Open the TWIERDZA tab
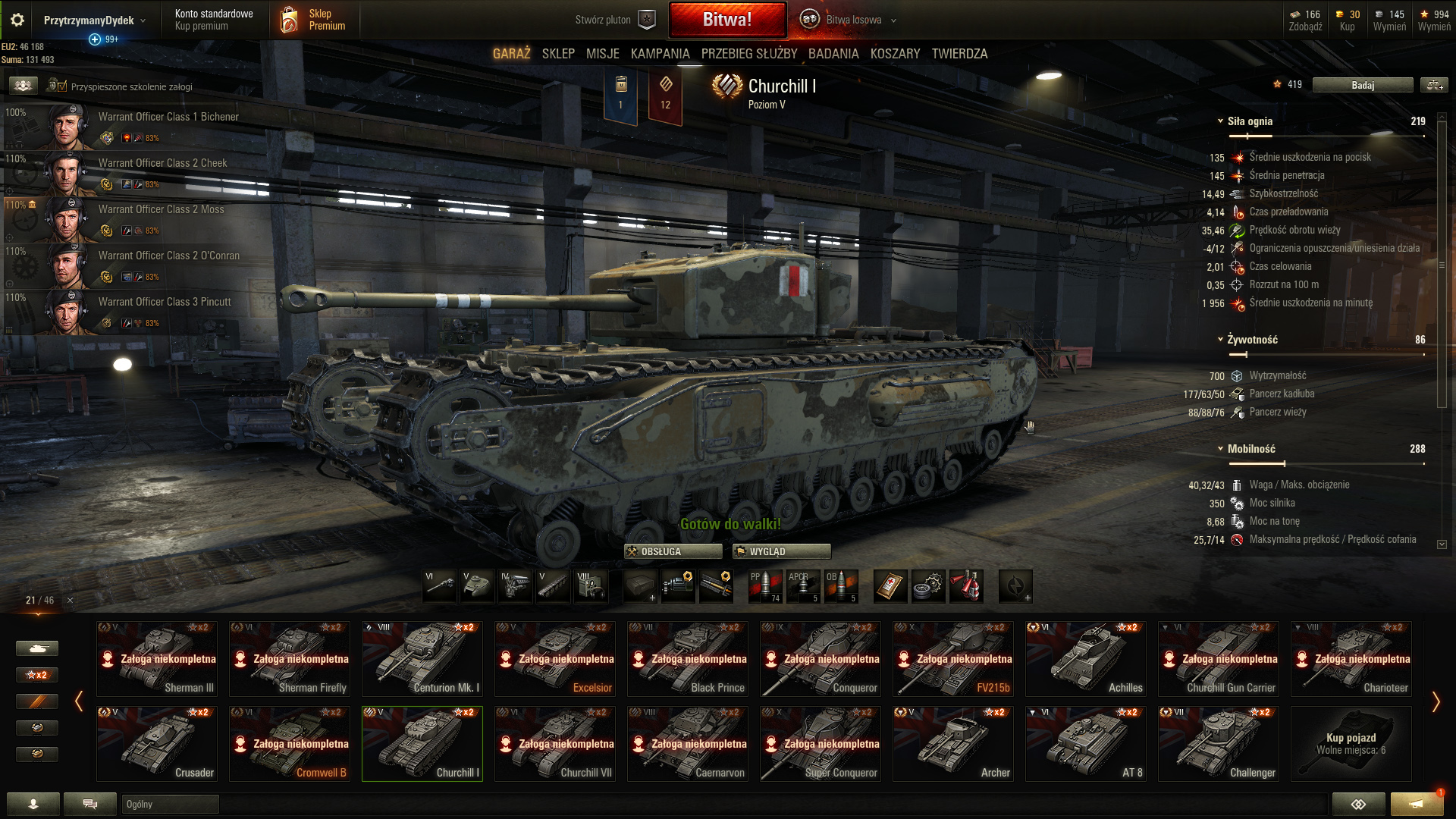Image resolution: width=1456 pixels, height=819 pixels. [x=959, y=54]
